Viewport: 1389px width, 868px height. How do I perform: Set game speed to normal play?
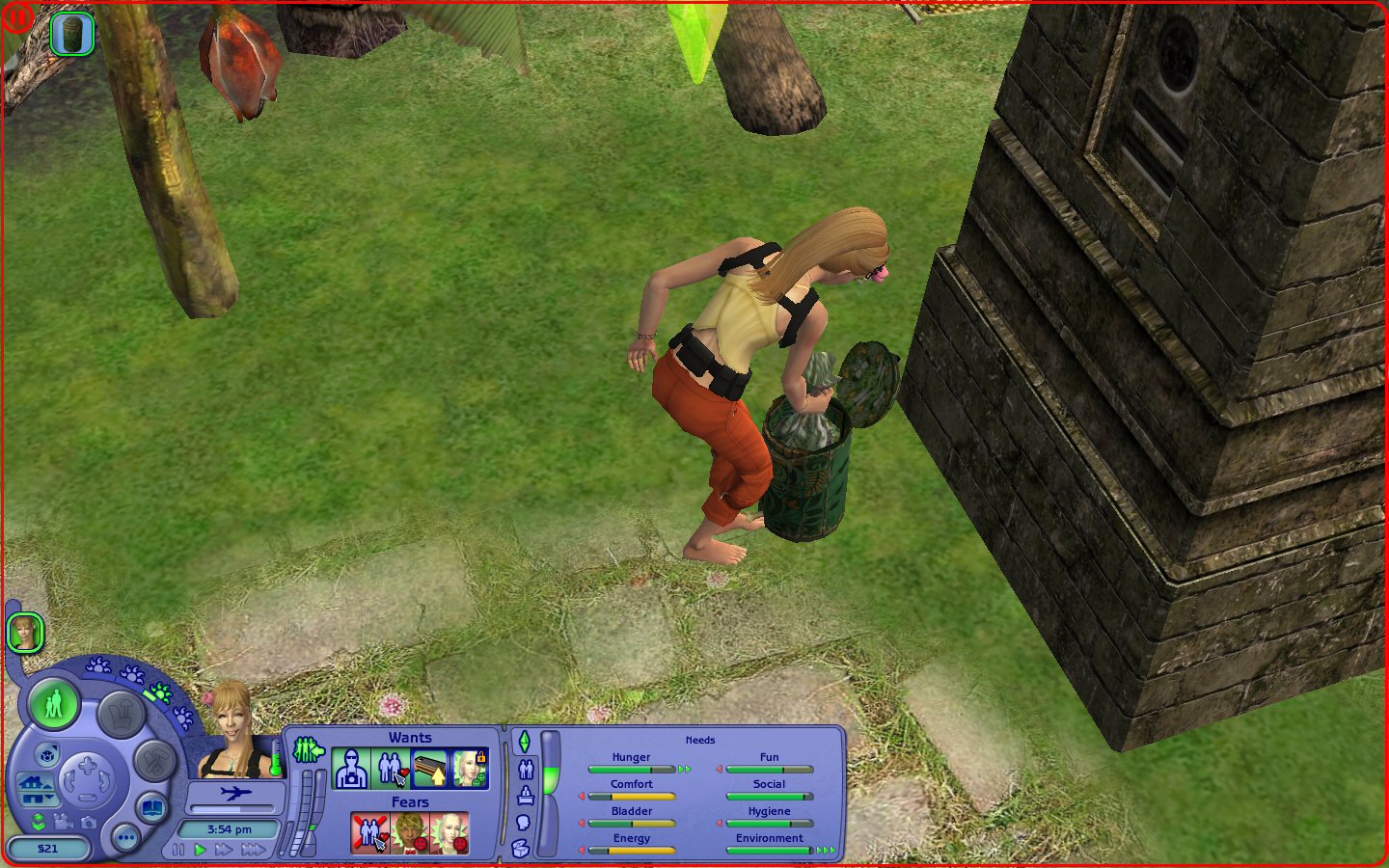[201, 850]
